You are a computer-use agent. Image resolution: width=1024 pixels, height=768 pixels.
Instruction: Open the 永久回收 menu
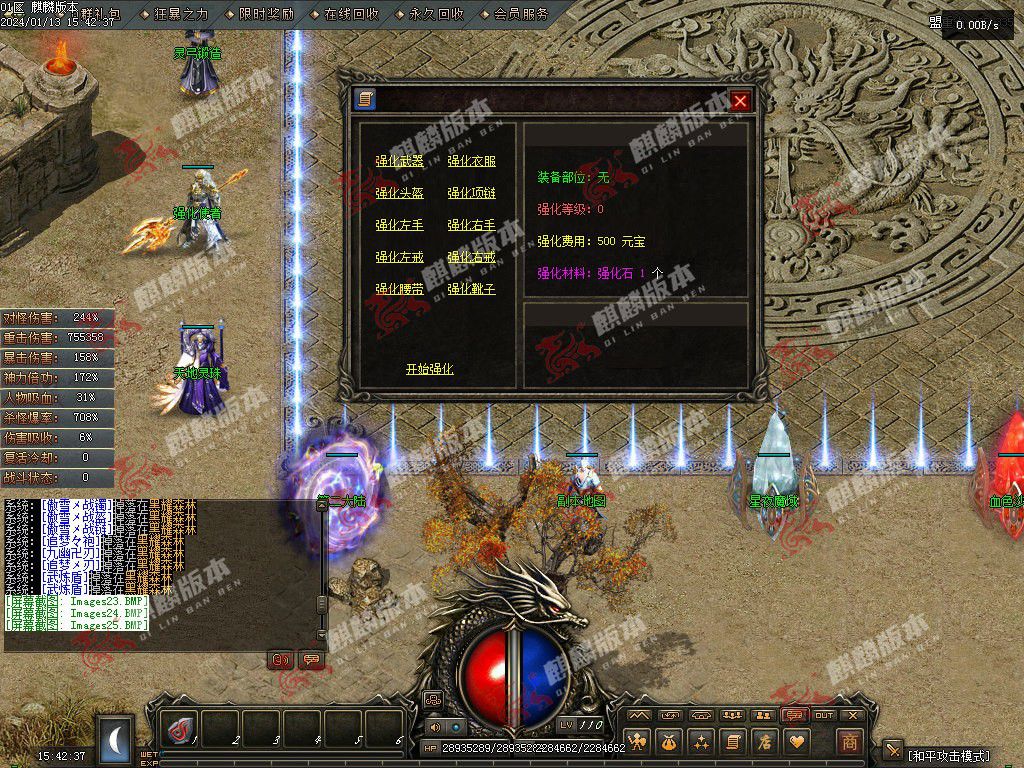click(x=436, y=14)
